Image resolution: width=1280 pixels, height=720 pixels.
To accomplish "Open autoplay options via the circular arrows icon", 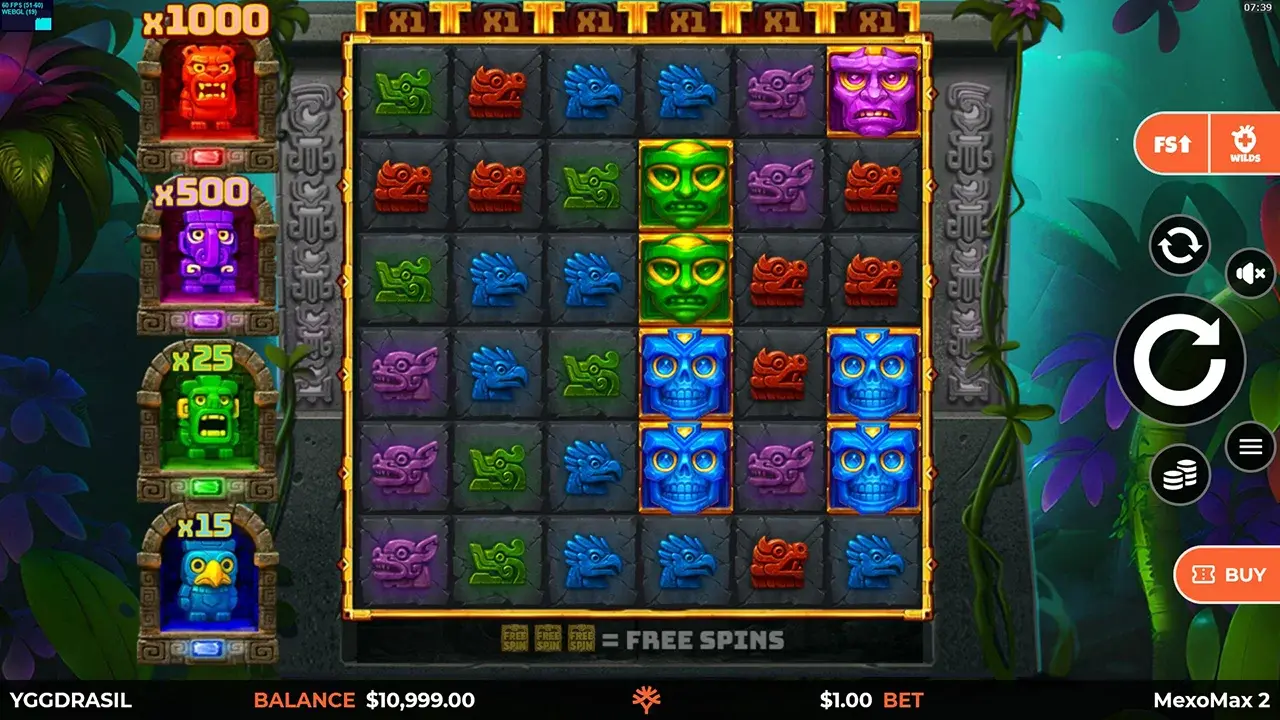I will (1179, 246).
